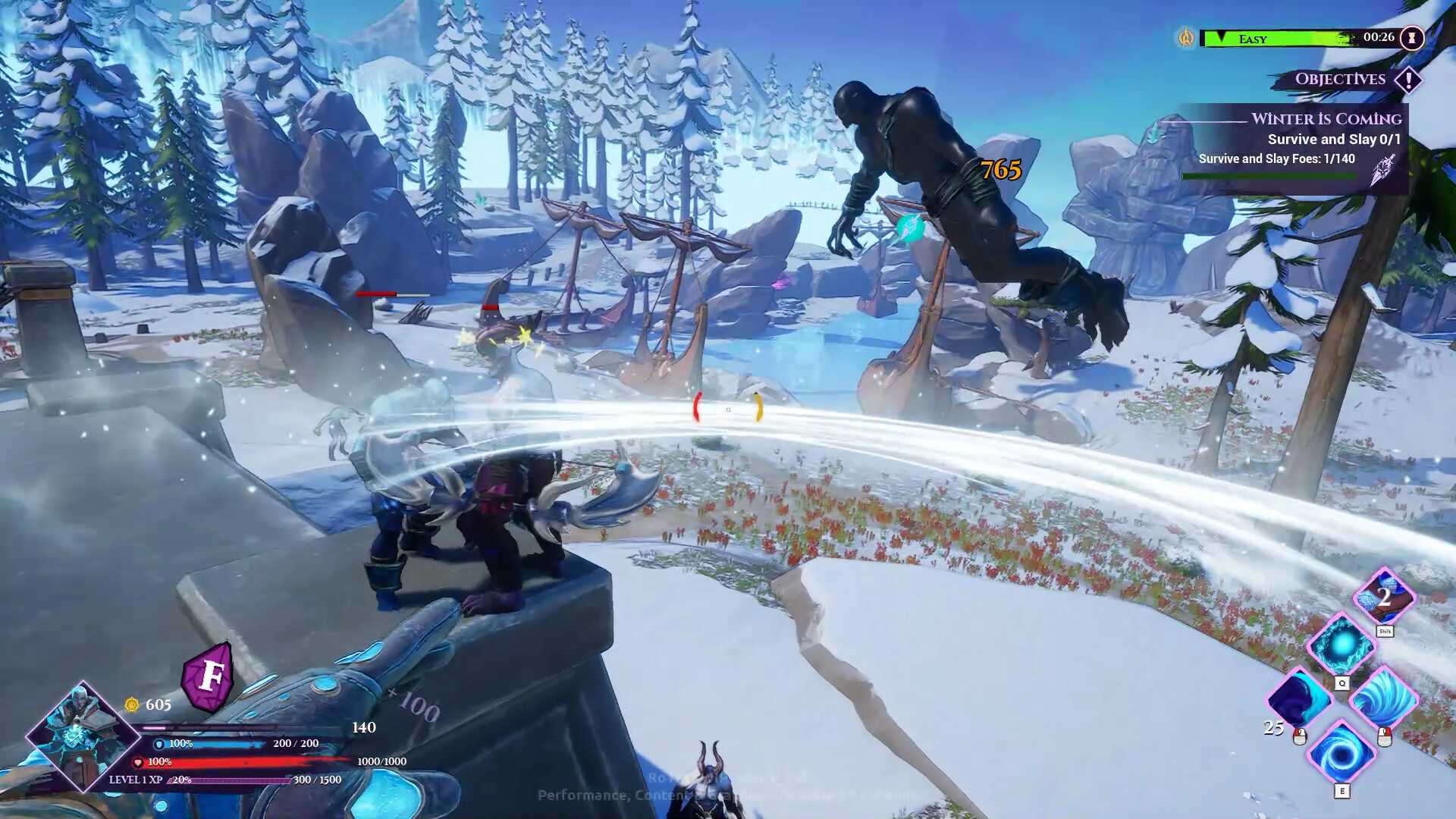
Task: Click the hourglass timer icon
Action: pyautogui.click(x=1412, y=38)
